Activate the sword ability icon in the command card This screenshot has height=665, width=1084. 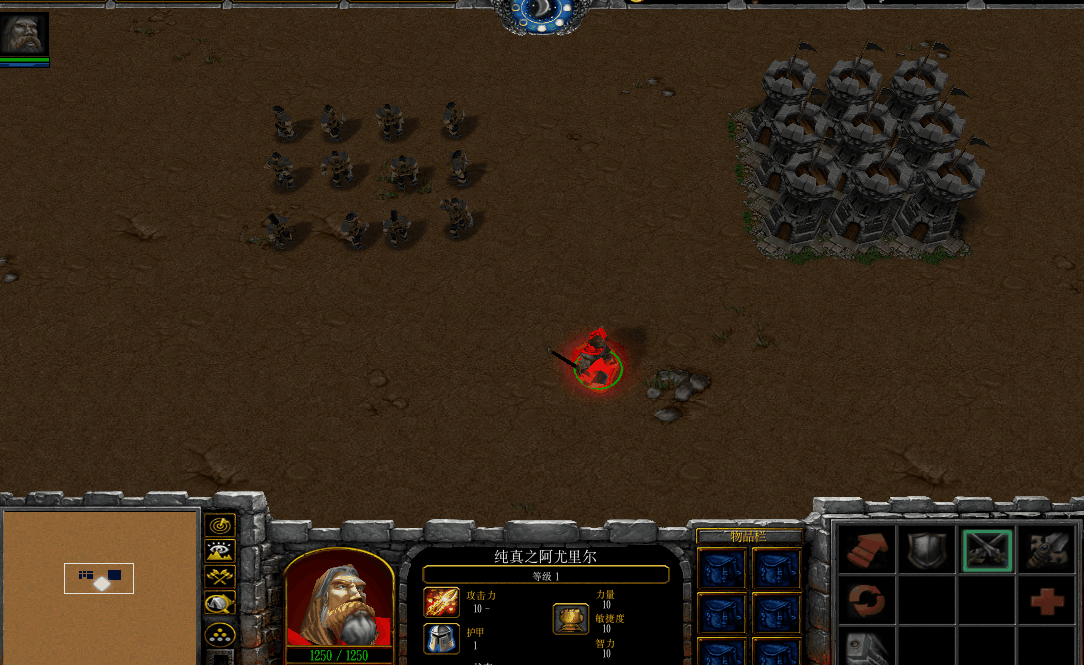[1047, 549]
